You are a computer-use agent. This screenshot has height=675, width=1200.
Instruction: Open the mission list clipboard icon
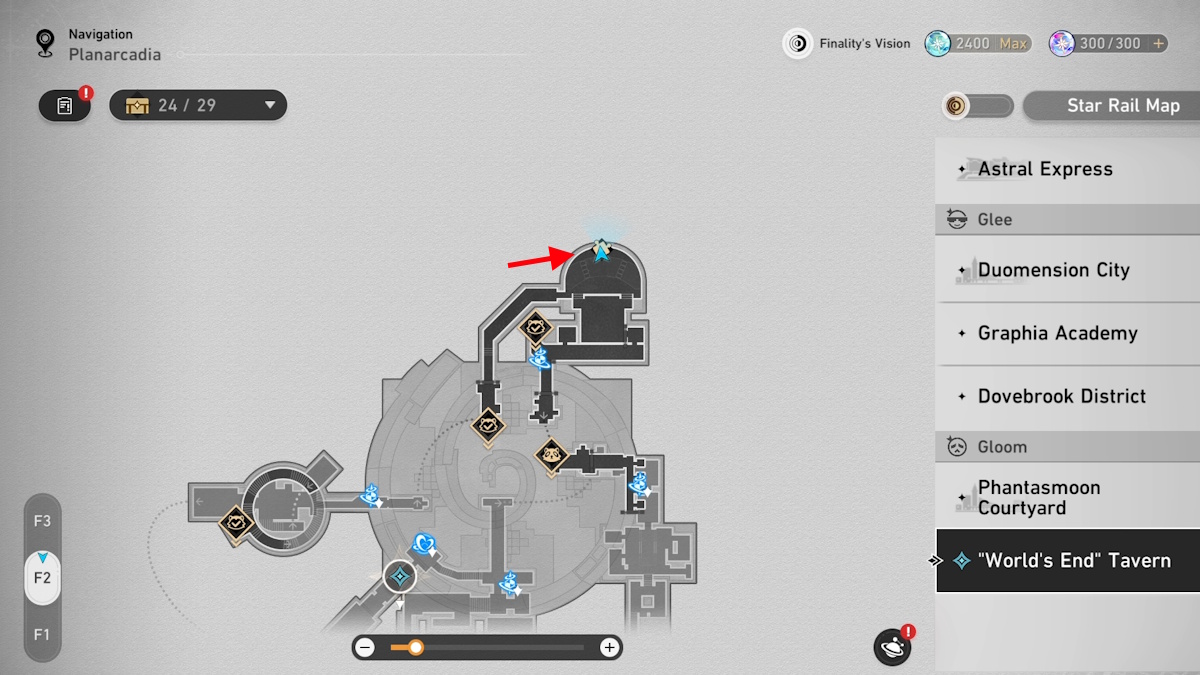pyautogui.click(x=65, y=105)
